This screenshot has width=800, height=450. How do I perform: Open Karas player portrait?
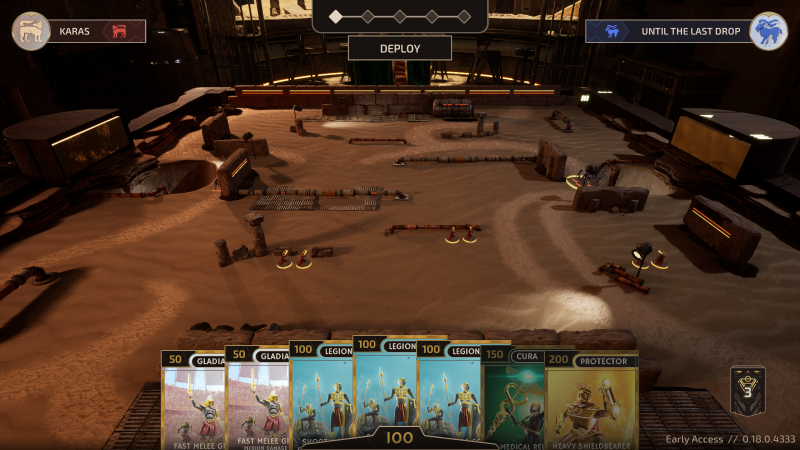tap(31, 31)
